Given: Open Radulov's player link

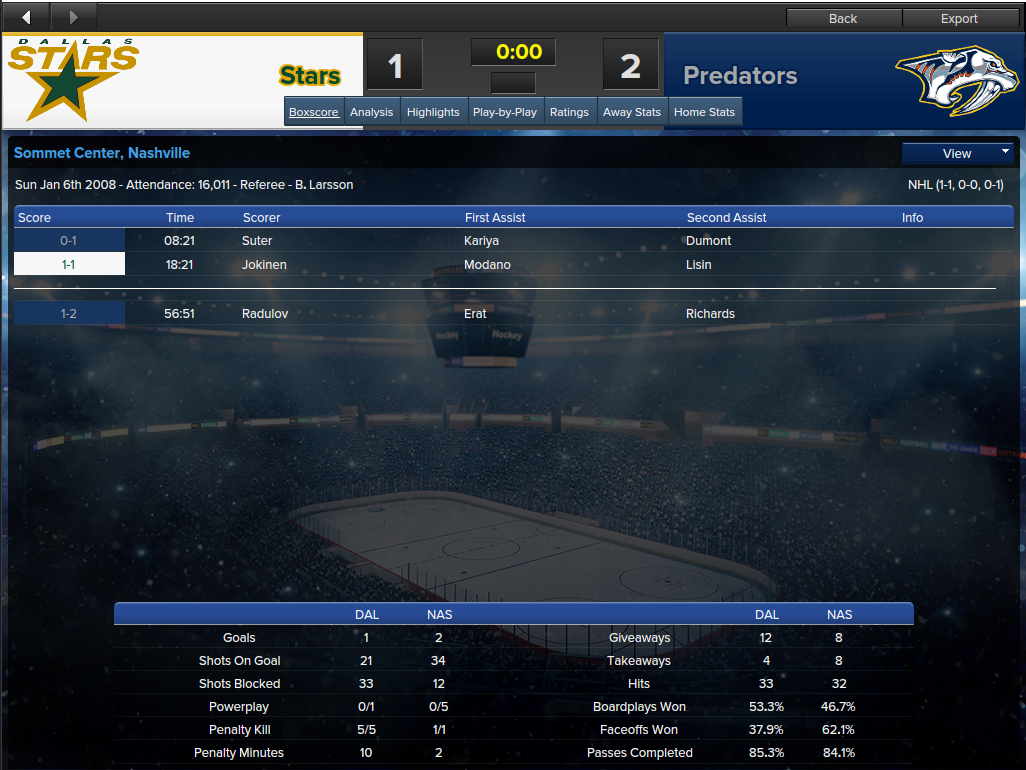Looking at the screenshot, I should click(265, 314).
